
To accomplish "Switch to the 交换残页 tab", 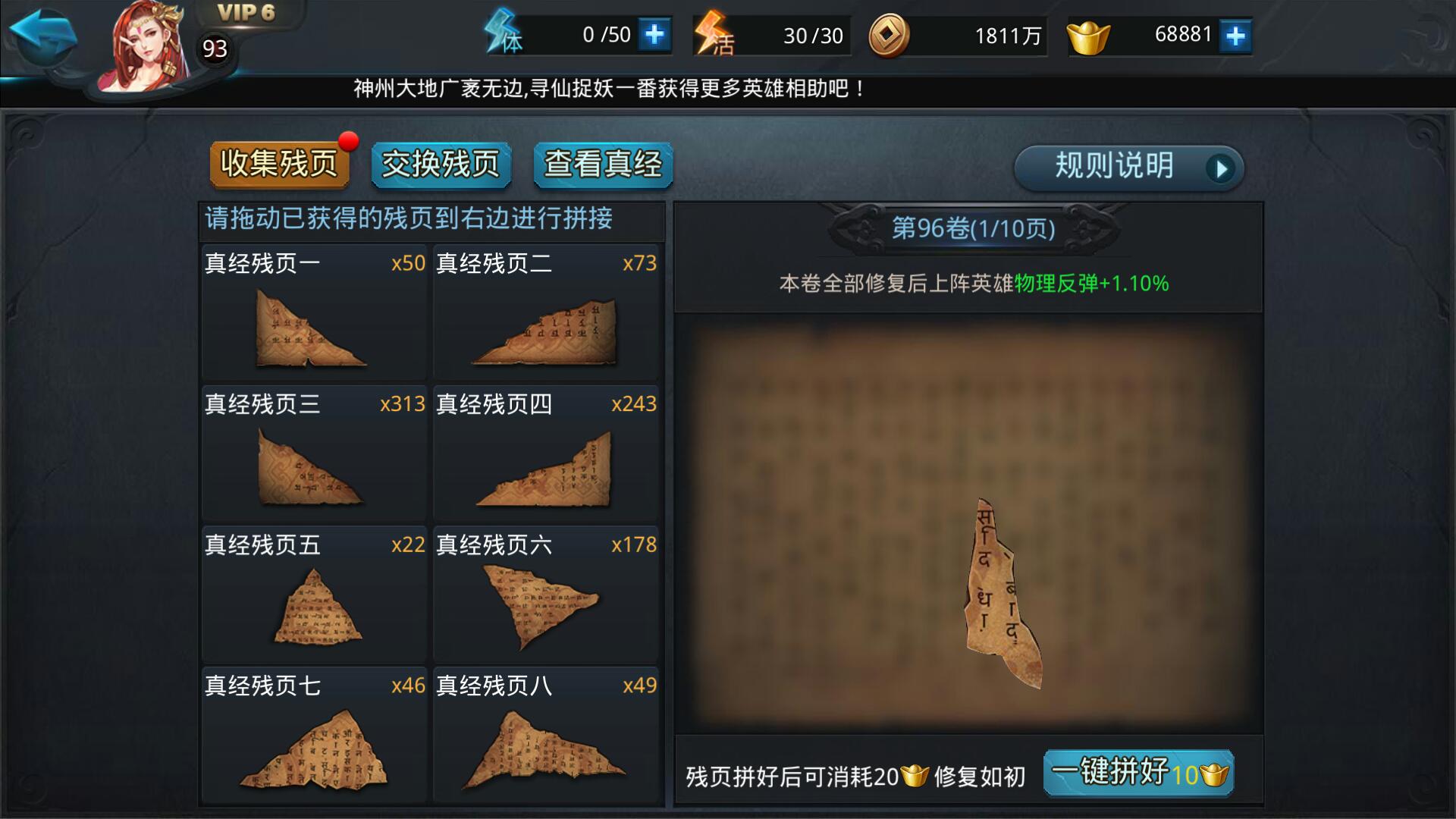I will (x=441, y=164).
